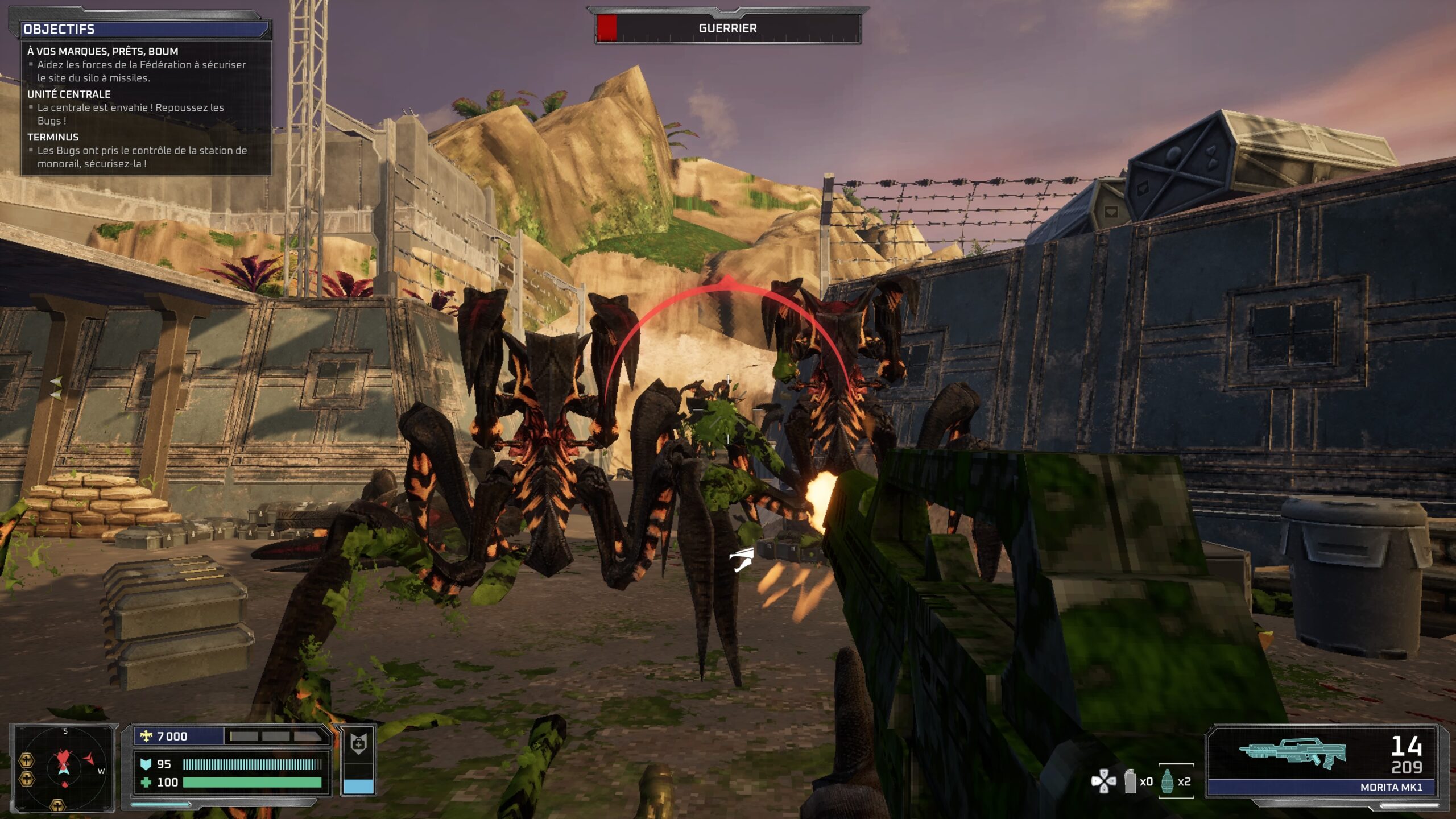Select the "À vos marques, prêts, boum" objective
This screenshot has width=1456, height=819.
pyautogui.click(x=103, y=51)
